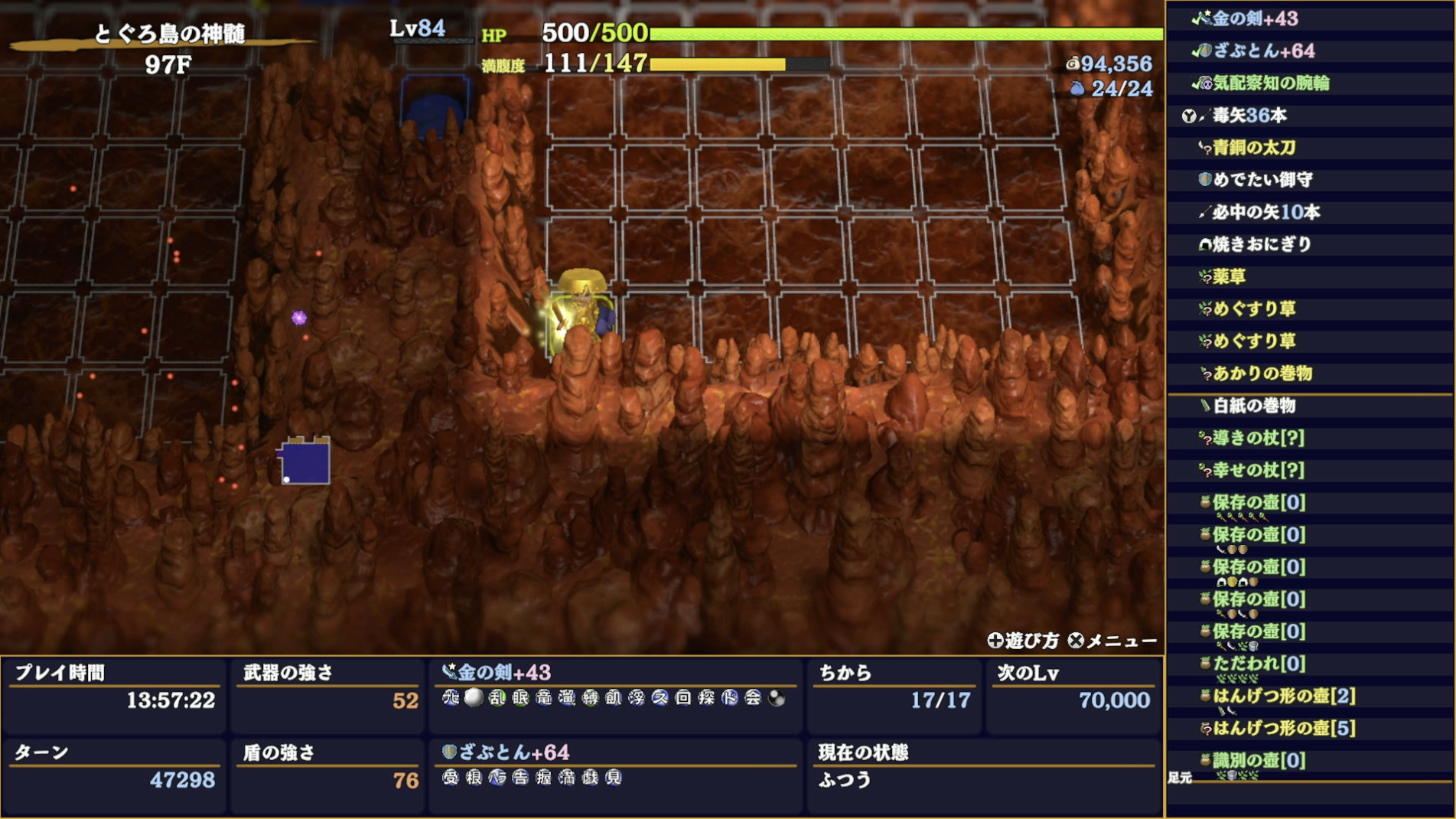Image resolution: width=1456 pixels, height=819 pixels.
Task: Click the dungeon minimap room marker
Action: pyautogui.click(x=305, y=462)
